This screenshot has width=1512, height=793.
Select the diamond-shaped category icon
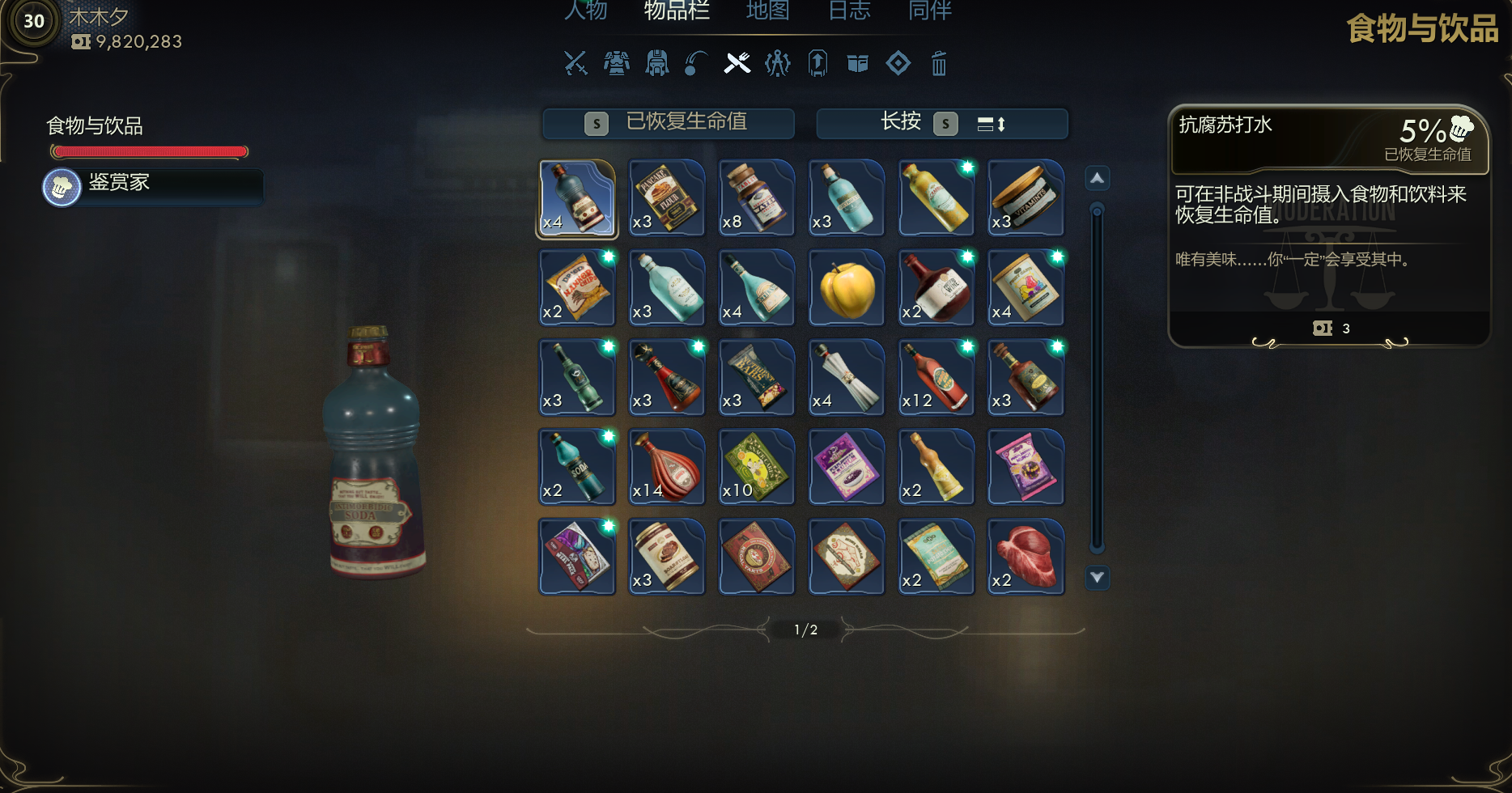coord(898,63)
